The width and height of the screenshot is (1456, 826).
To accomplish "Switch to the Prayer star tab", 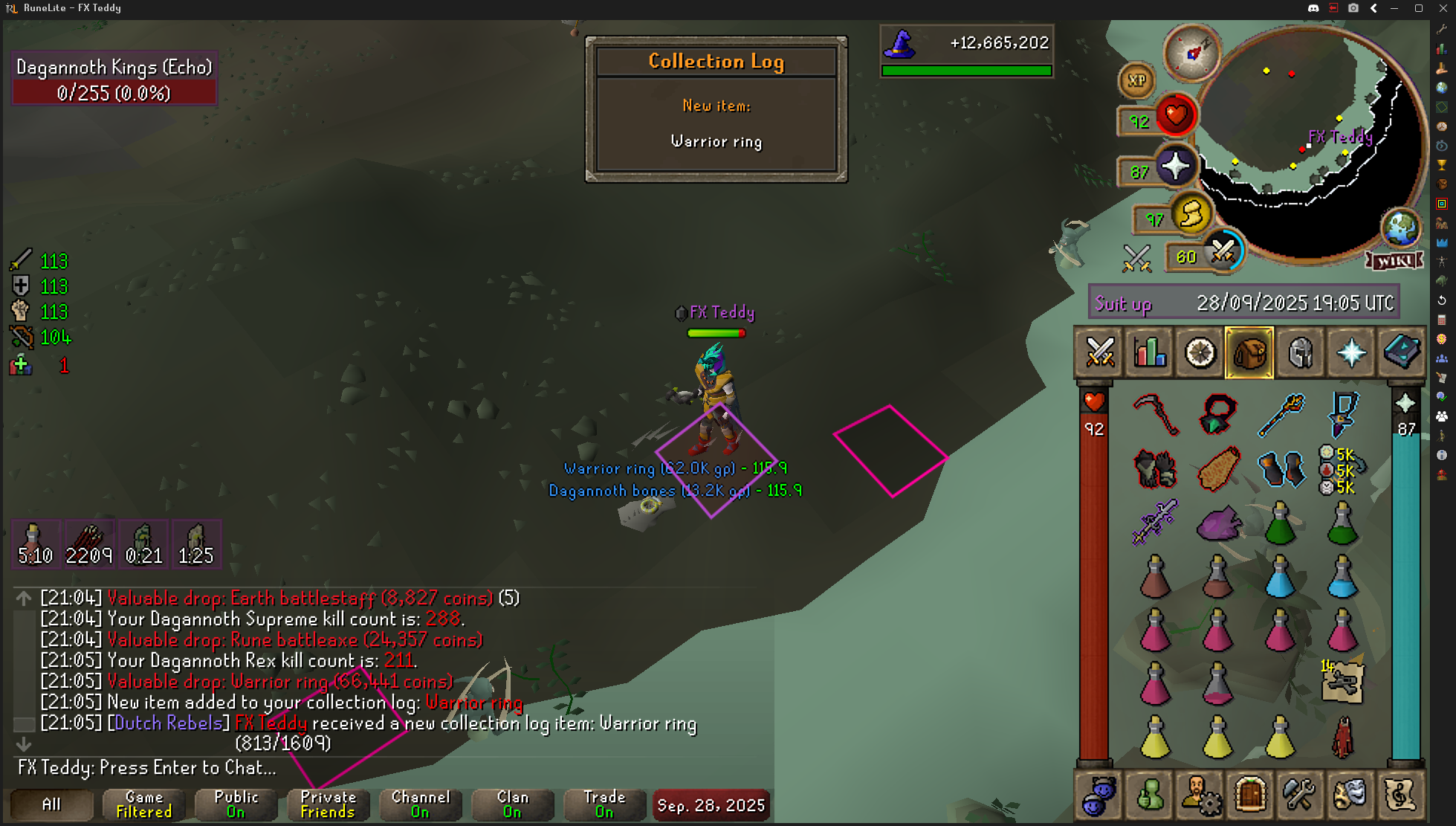I will [x=1350, y=352].
